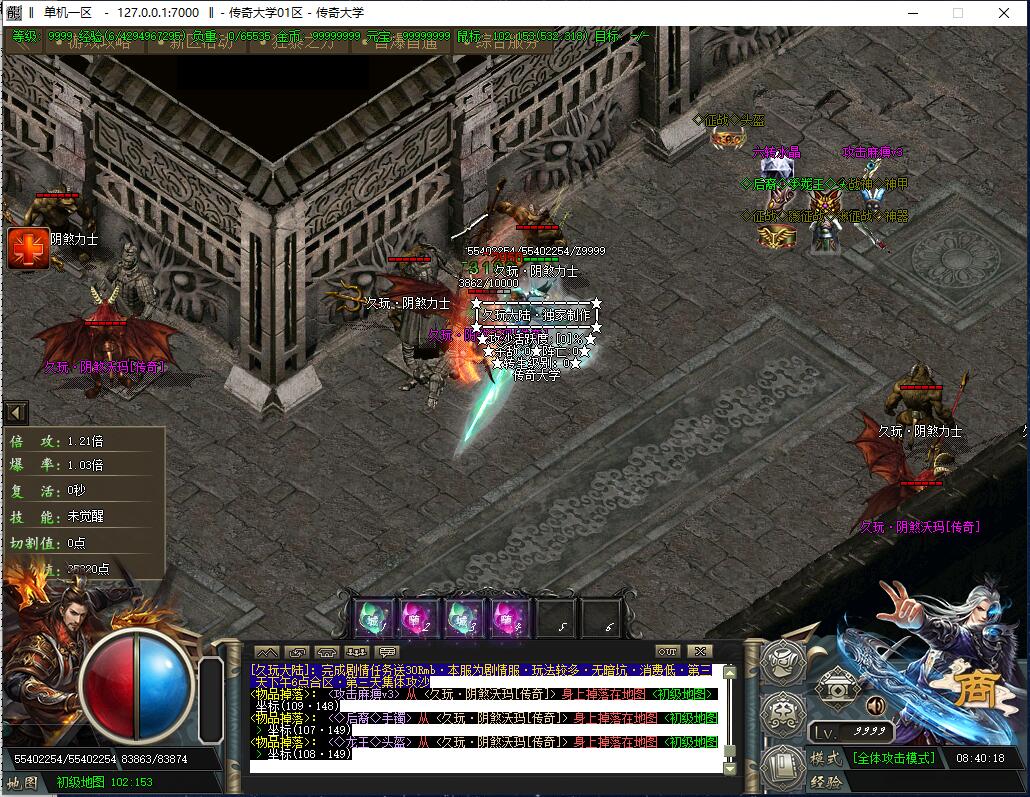The width and height of the screenshot is (1030, 797).
Task: Click the red cross buff icon
Action: click(x=28, y=248)
